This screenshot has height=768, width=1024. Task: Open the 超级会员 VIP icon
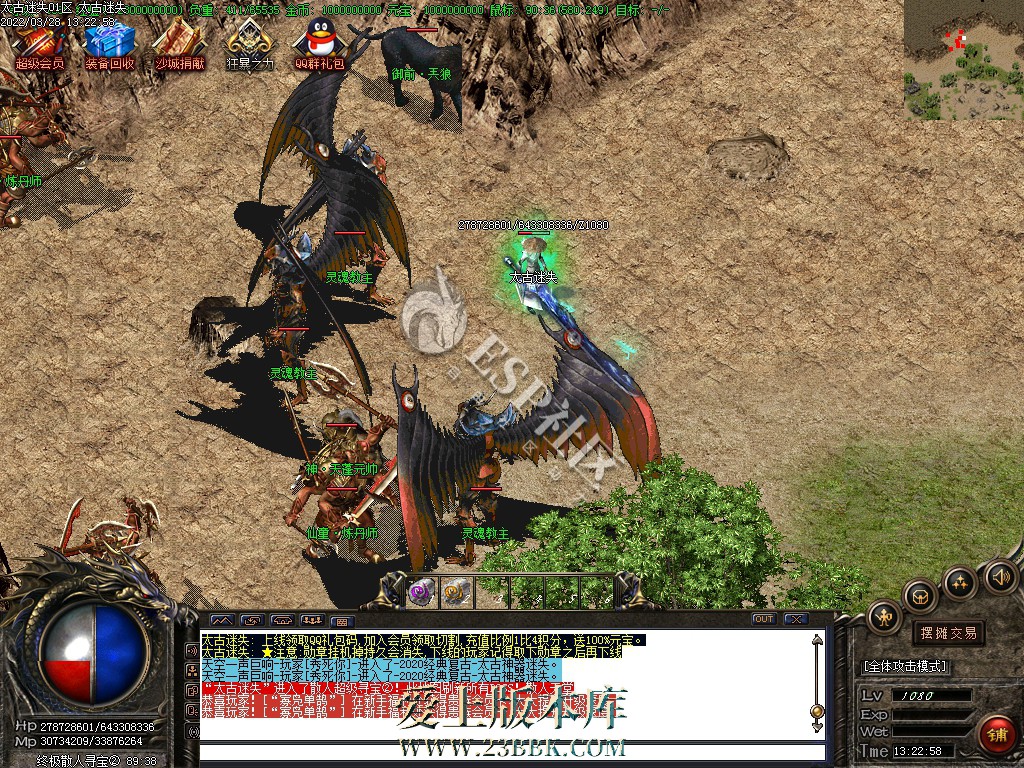click(39, 42)
